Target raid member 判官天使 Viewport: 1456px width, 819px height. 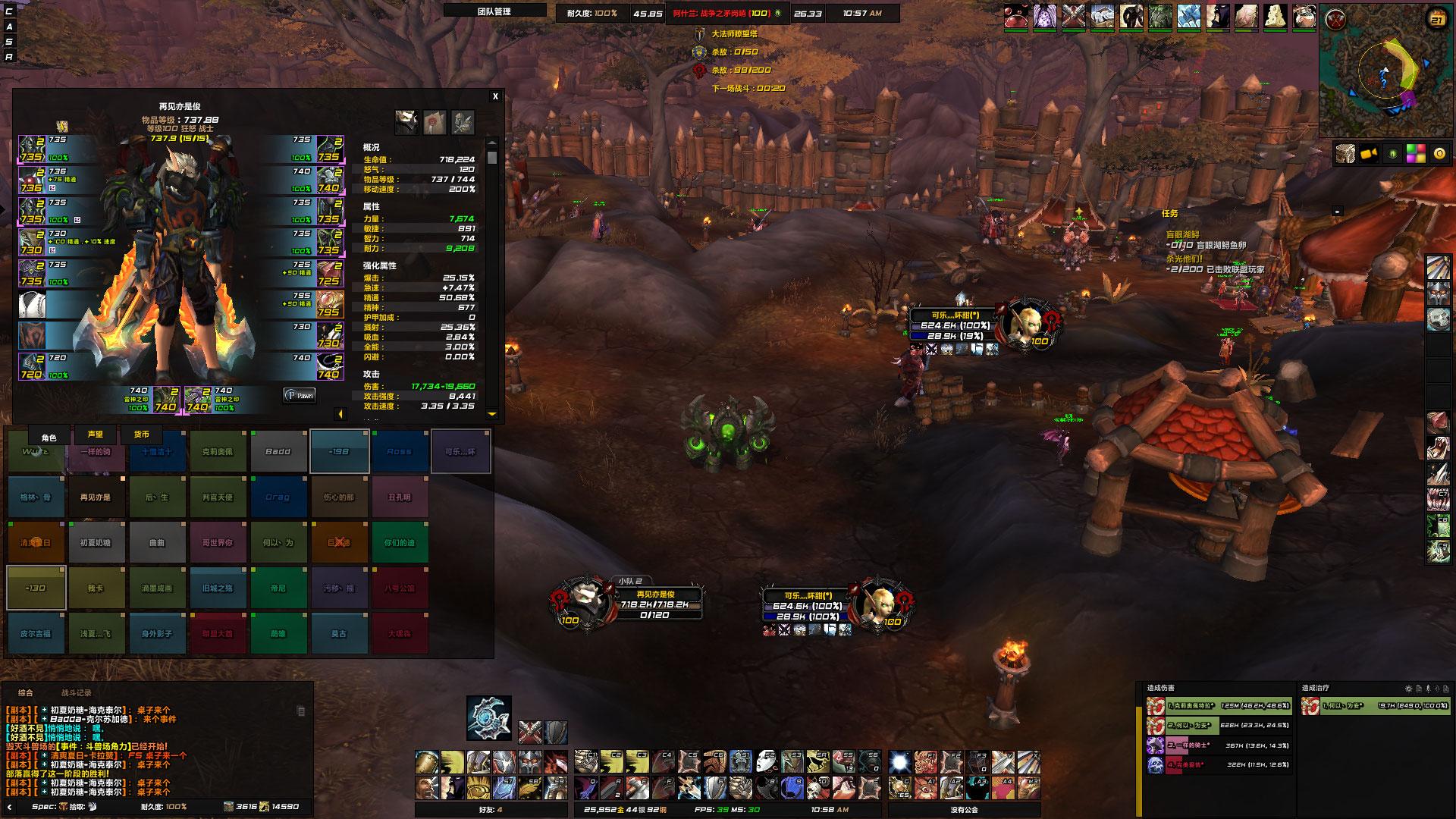[x=218, y=497]
